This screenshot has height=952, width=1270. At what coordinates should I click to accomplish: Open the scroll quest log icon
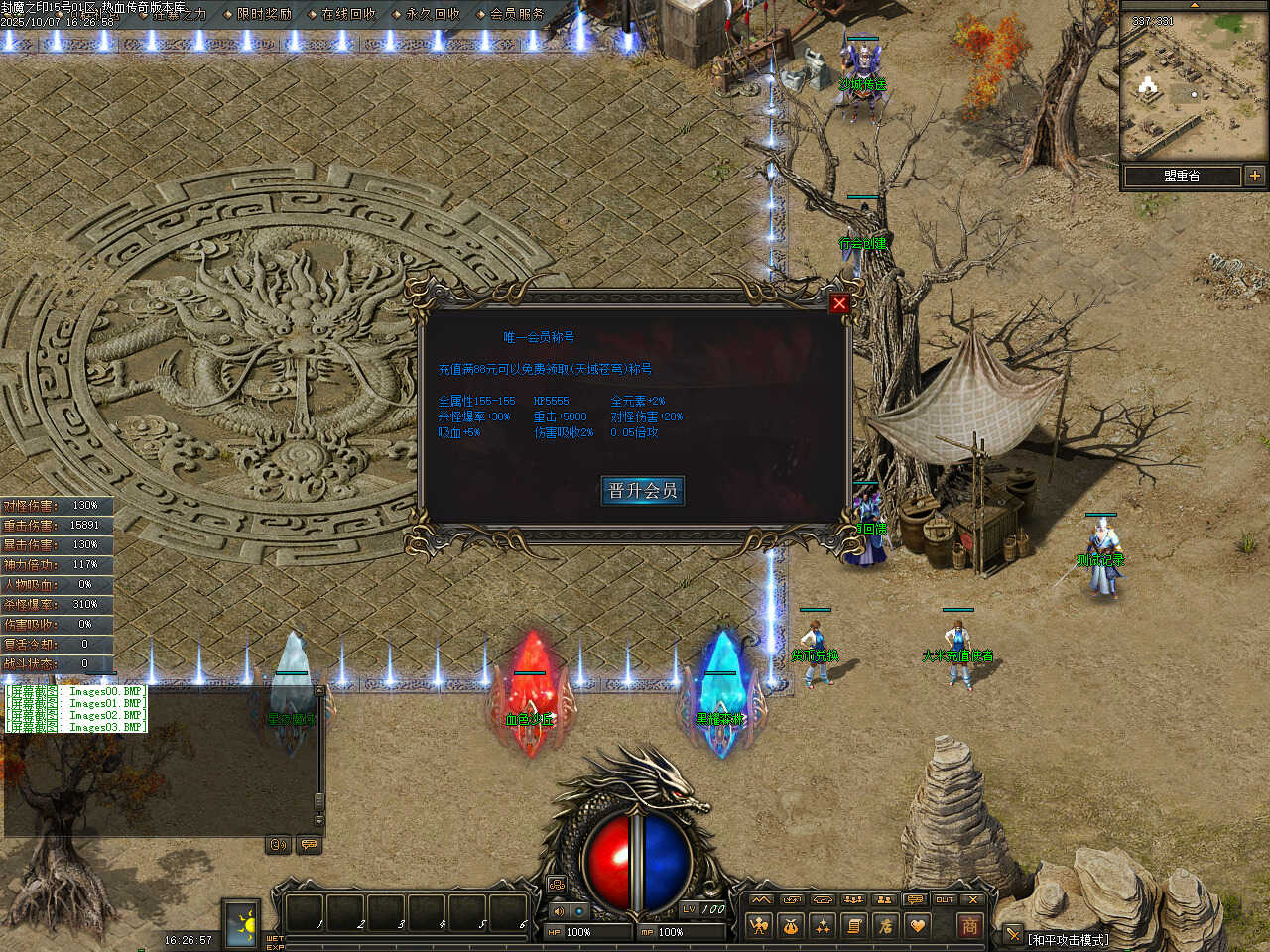pyautogui.click(x=854, y=926)
